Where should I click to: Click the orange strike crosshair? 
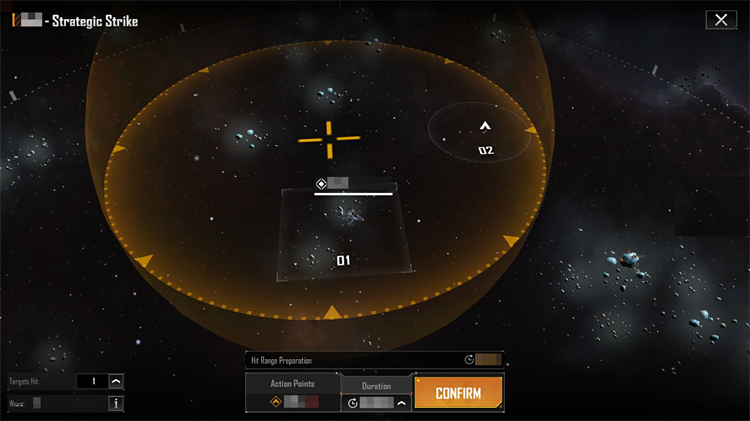[329, 139]
